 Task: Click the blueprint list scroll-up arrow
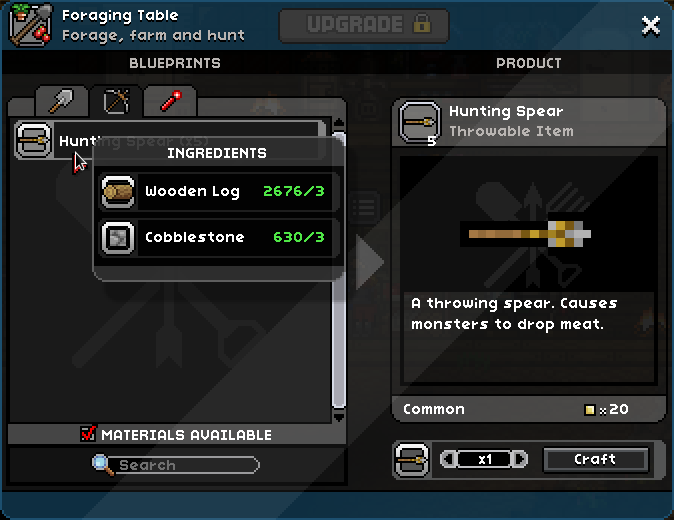point(339,127)
